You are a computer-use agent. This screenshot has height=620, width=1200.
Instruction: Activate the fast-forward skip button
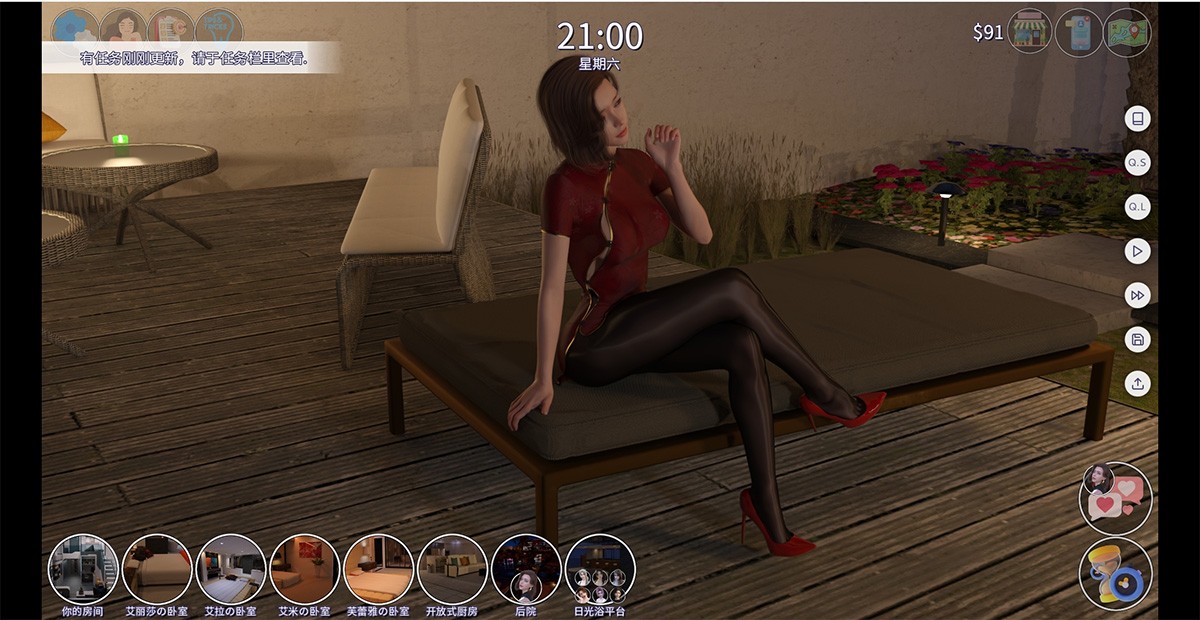click(1137, 295)
